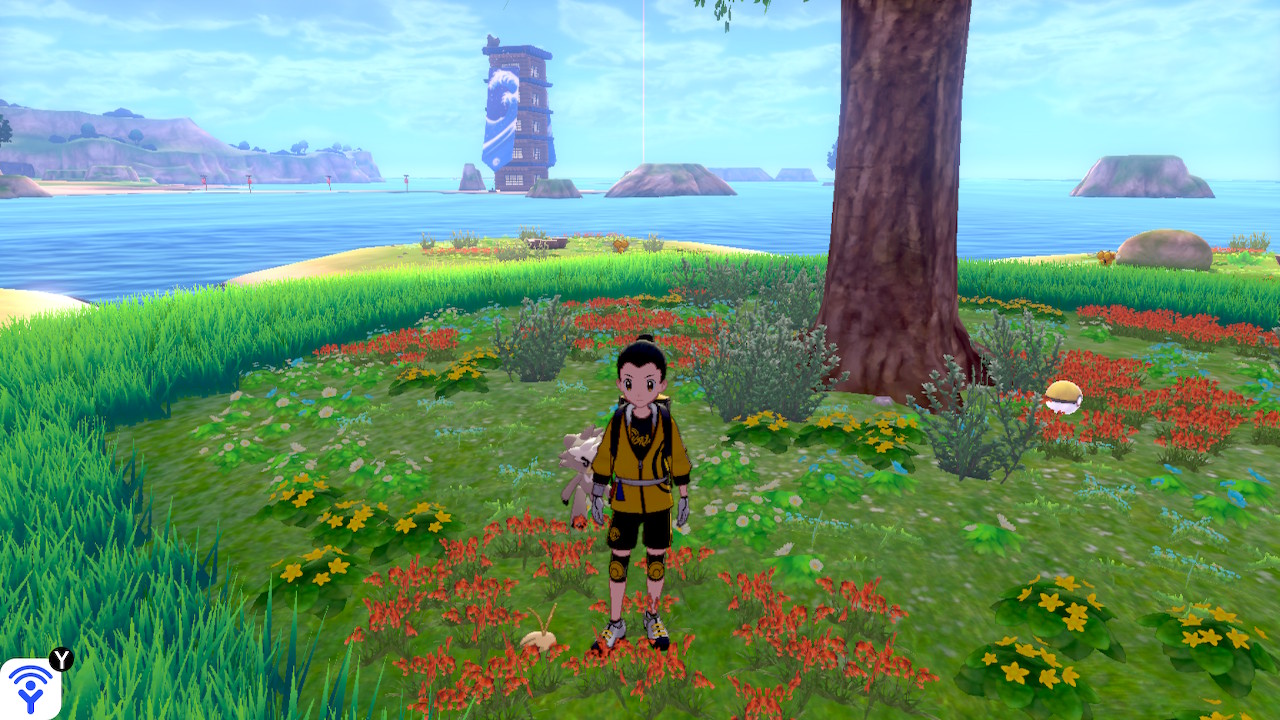Viewport: 1280px width, 720px height.
Task: Open the Y-Comm wireless icon
Action: [x=31, y=688]
